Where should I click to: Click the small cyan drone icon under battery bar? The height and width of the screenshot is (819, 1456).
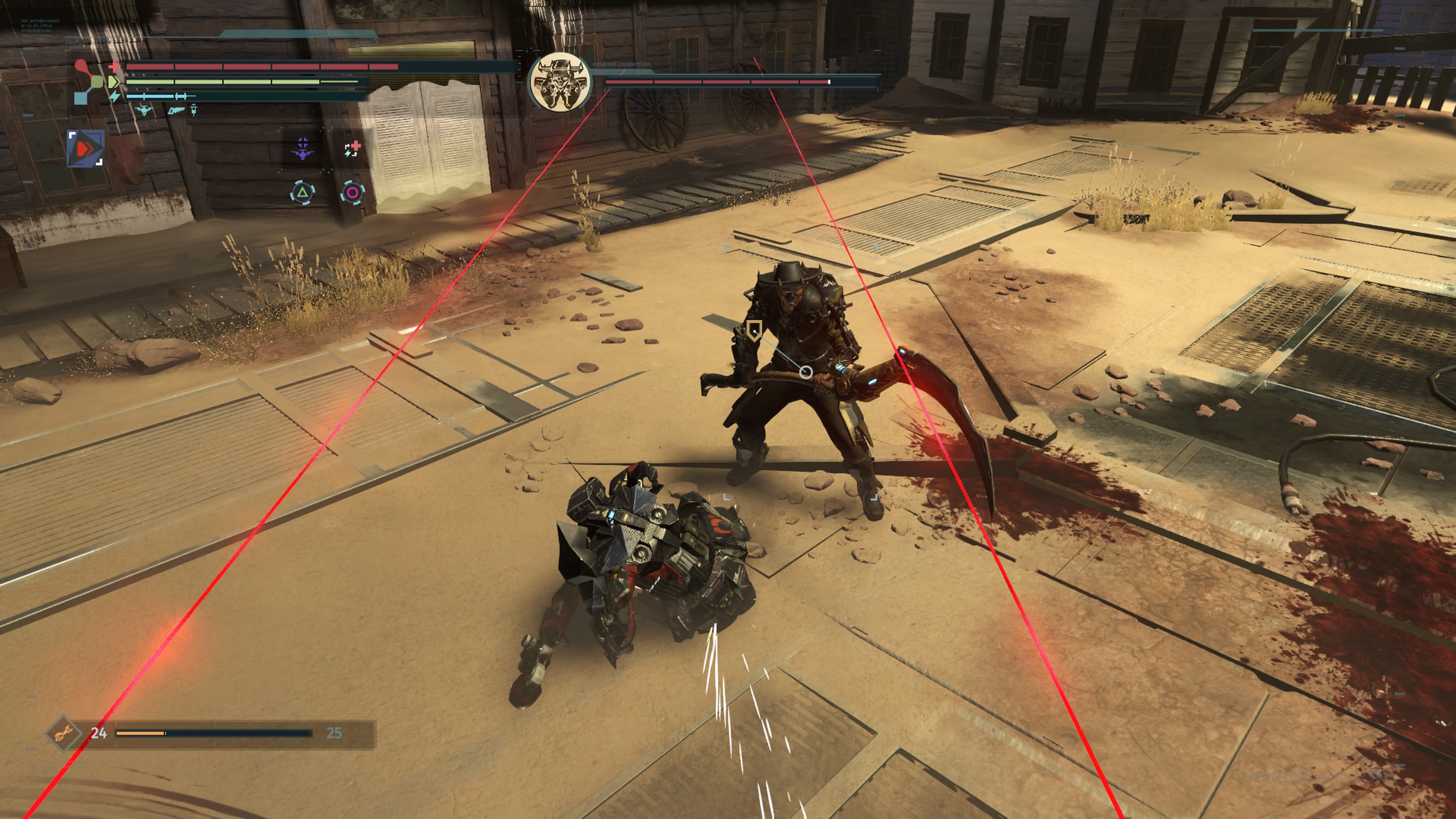[x=144, y=110]
